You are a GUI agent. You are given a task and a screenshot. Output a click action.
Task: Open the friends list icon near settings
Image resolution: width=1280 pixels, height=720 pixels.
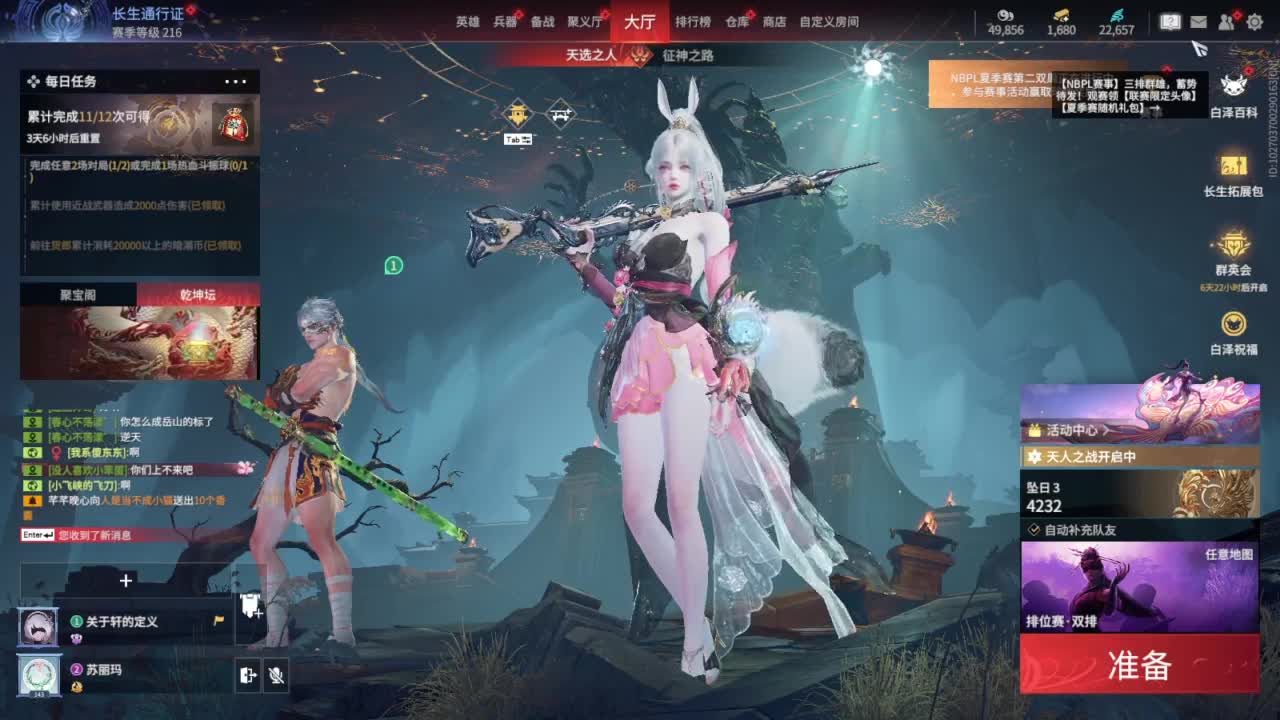[x=1227, y=20]
